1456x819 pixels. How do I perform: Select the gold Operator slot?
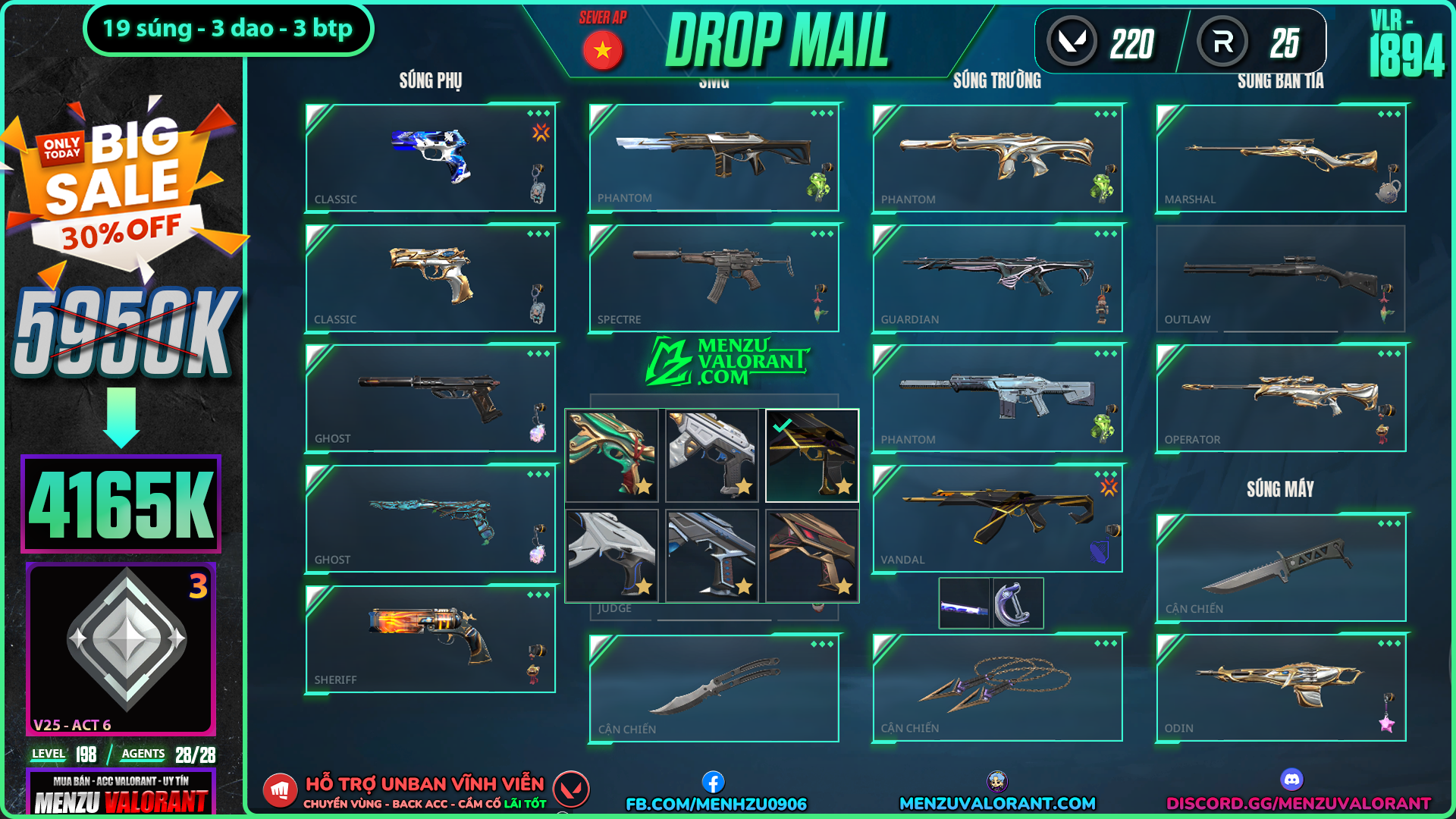[x=1281, y=398]
